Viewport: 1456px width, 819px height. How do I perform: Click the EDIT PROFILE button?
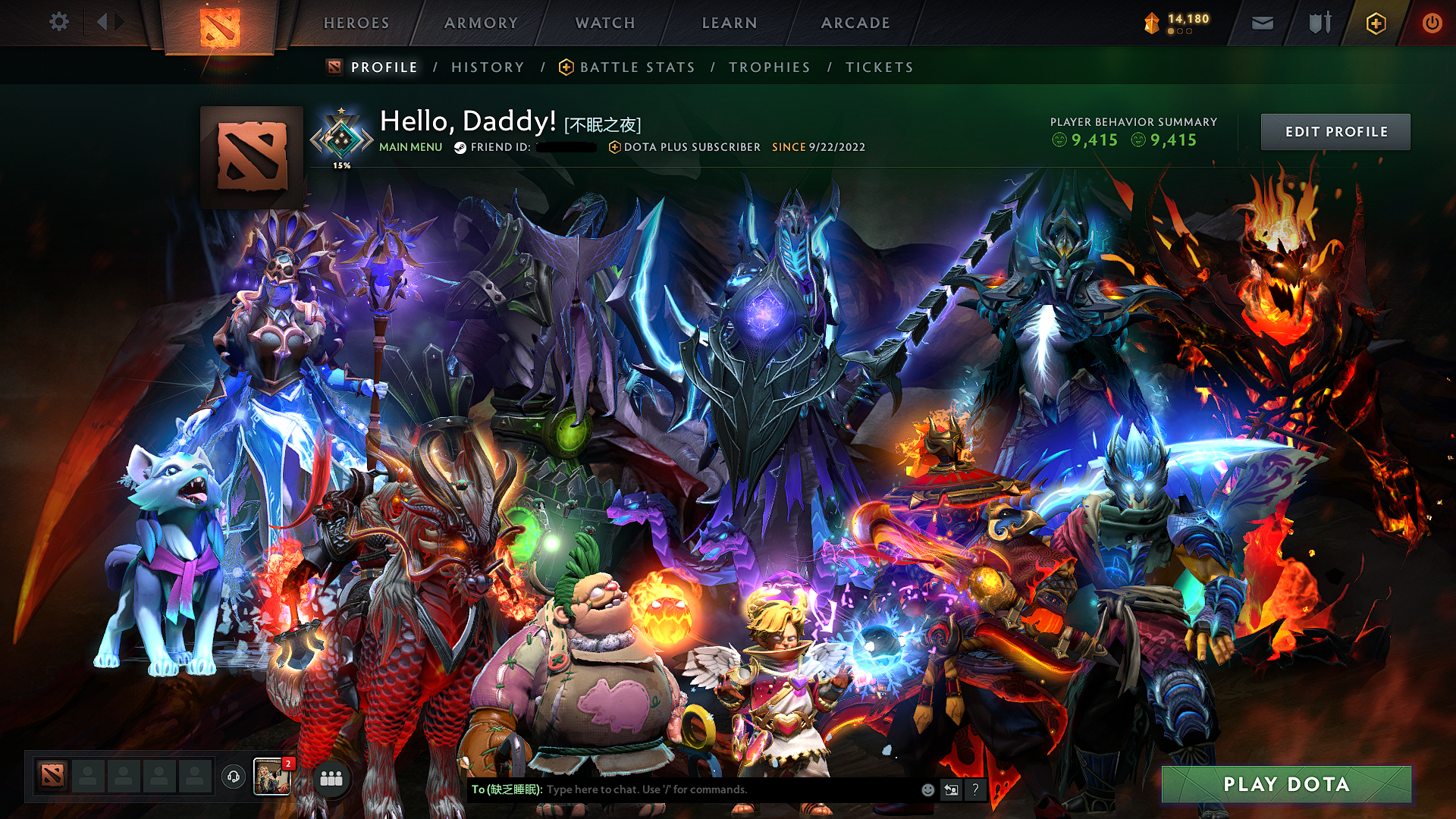tap(1335, 131)
